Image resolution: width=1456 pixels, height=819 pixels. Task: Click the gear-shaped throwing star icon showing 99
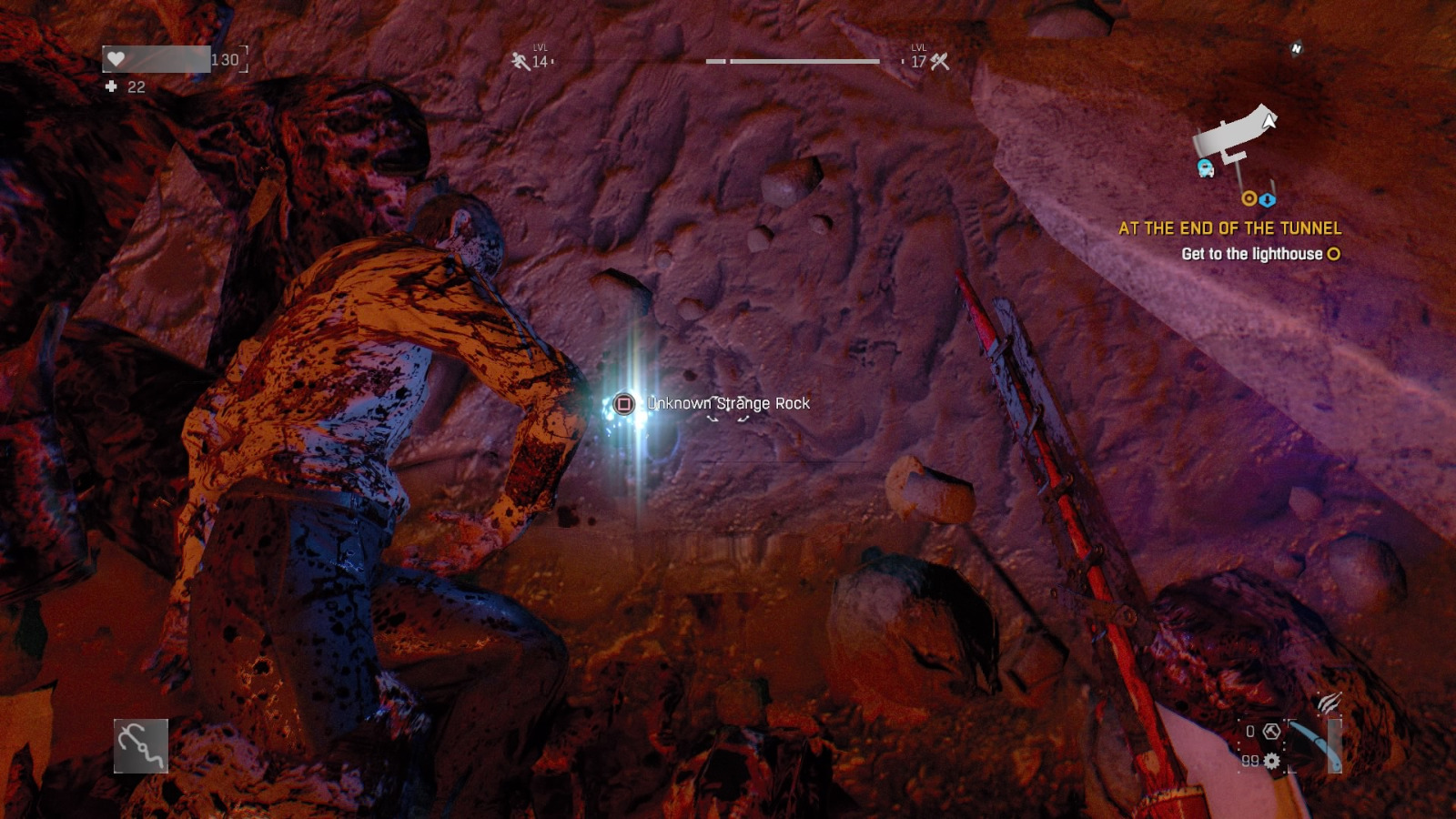tap(1271, 761)
